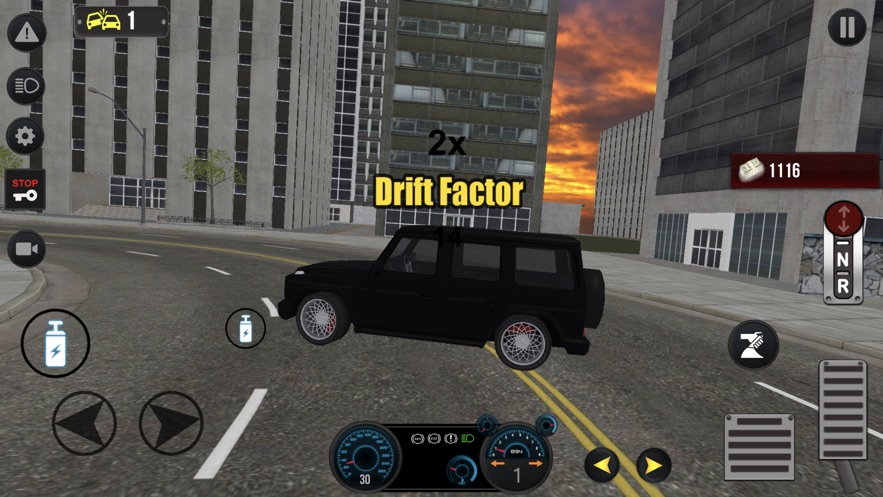Screen dimensions: 883x497
Task: Click the red gear shifter knob
Action: click(843, 219)
